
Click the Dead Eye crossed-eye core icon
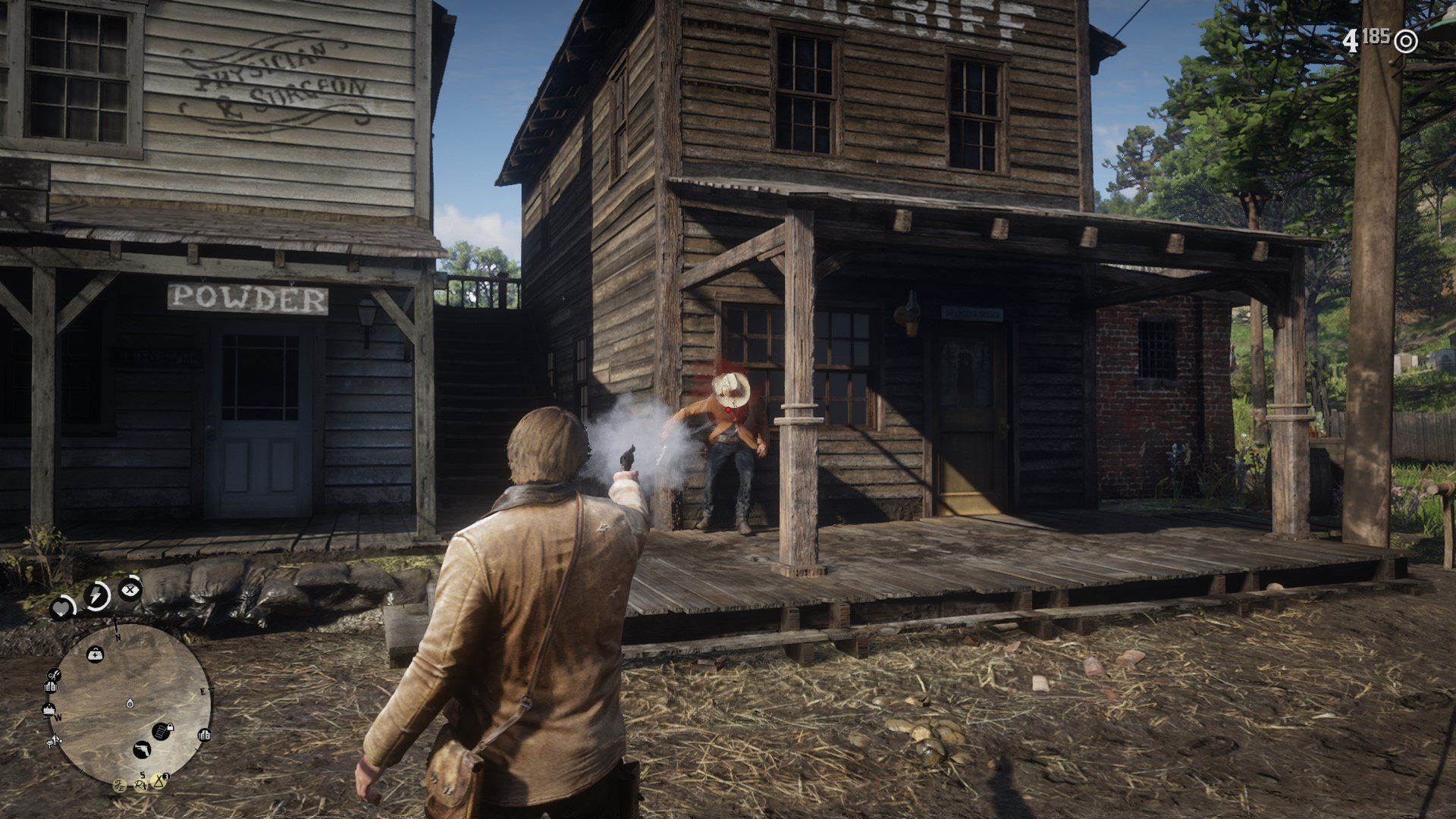[x=130, y=588]
